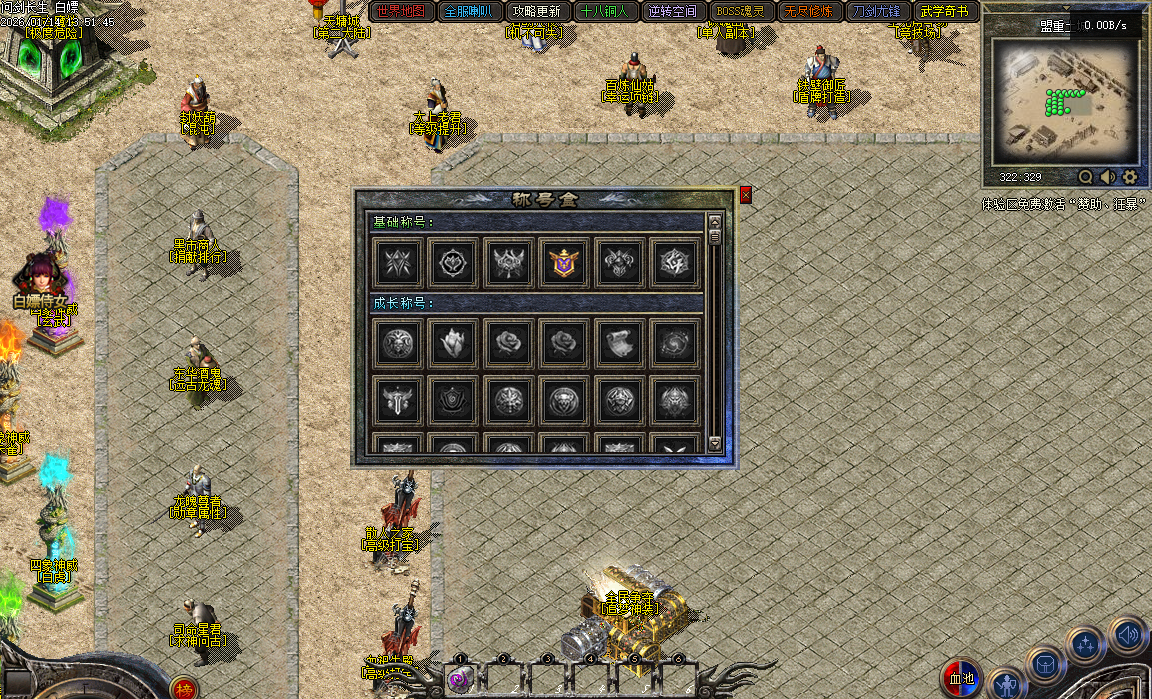
Task: Use the purple swirl item in hotbar slot 1
Action: [459, 680]
